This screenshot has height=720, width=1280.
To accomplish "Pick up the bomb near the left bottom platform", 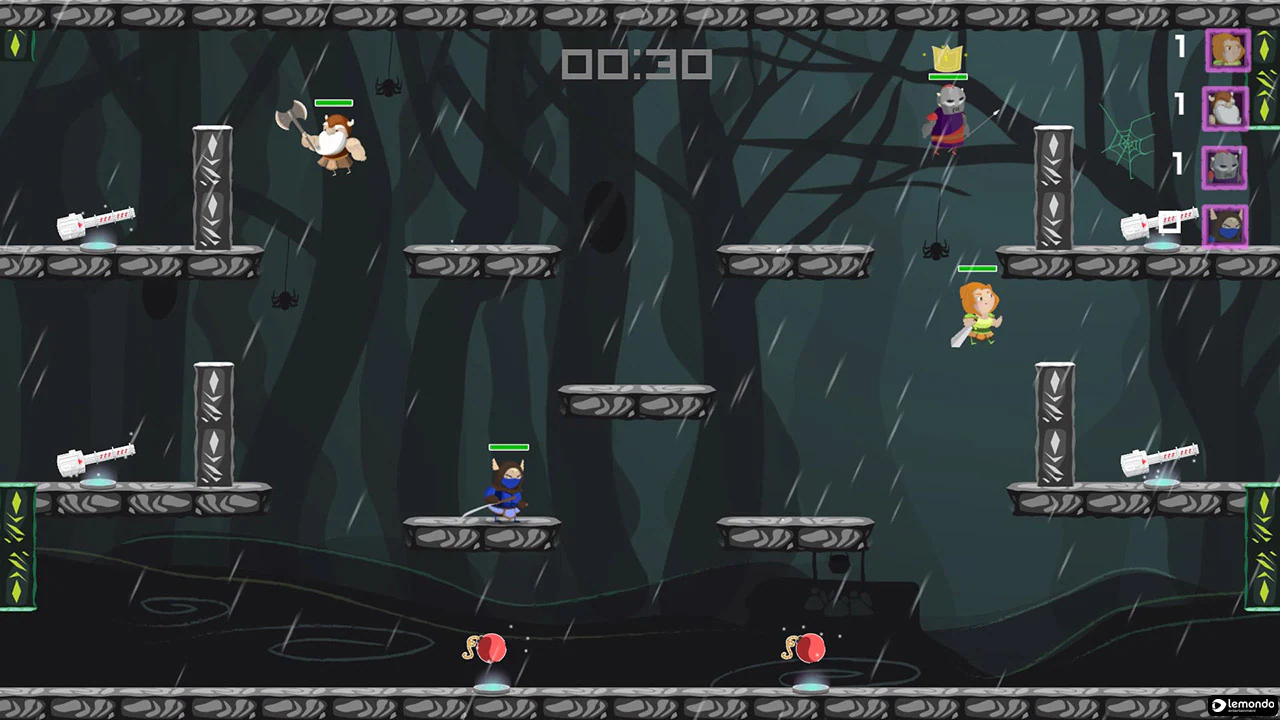I will pyautogui.click(x=490, y=648).
